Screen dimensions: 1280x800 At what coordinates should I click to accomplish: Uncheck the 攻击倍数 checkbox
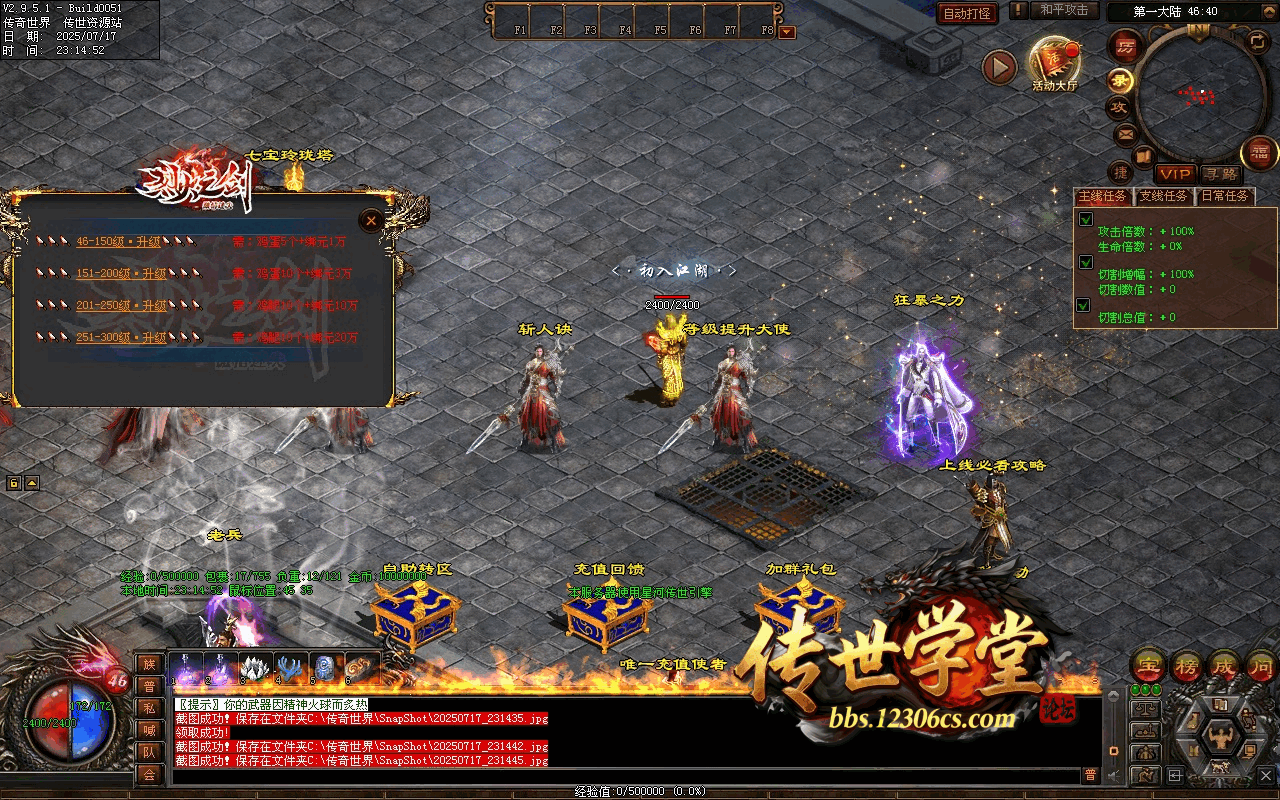[x=1085, y=219]
